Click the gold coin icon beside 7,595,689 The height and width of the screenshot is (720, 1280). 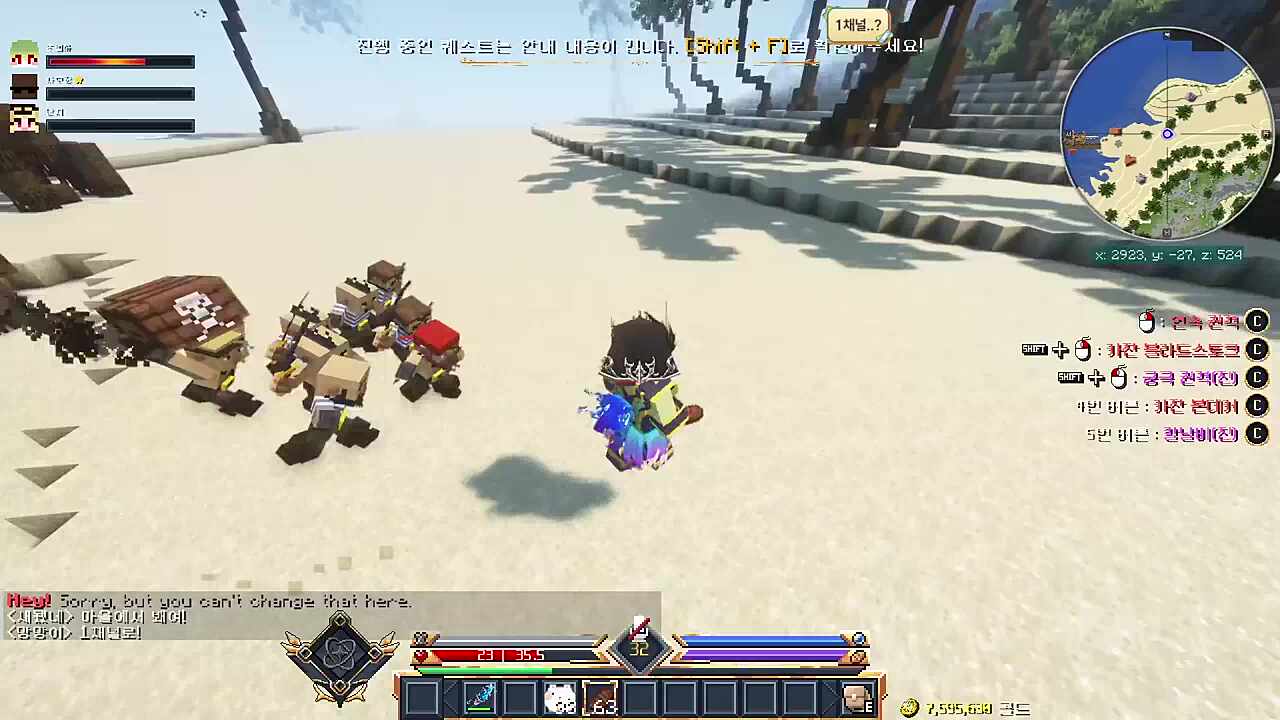coord(909,706)
